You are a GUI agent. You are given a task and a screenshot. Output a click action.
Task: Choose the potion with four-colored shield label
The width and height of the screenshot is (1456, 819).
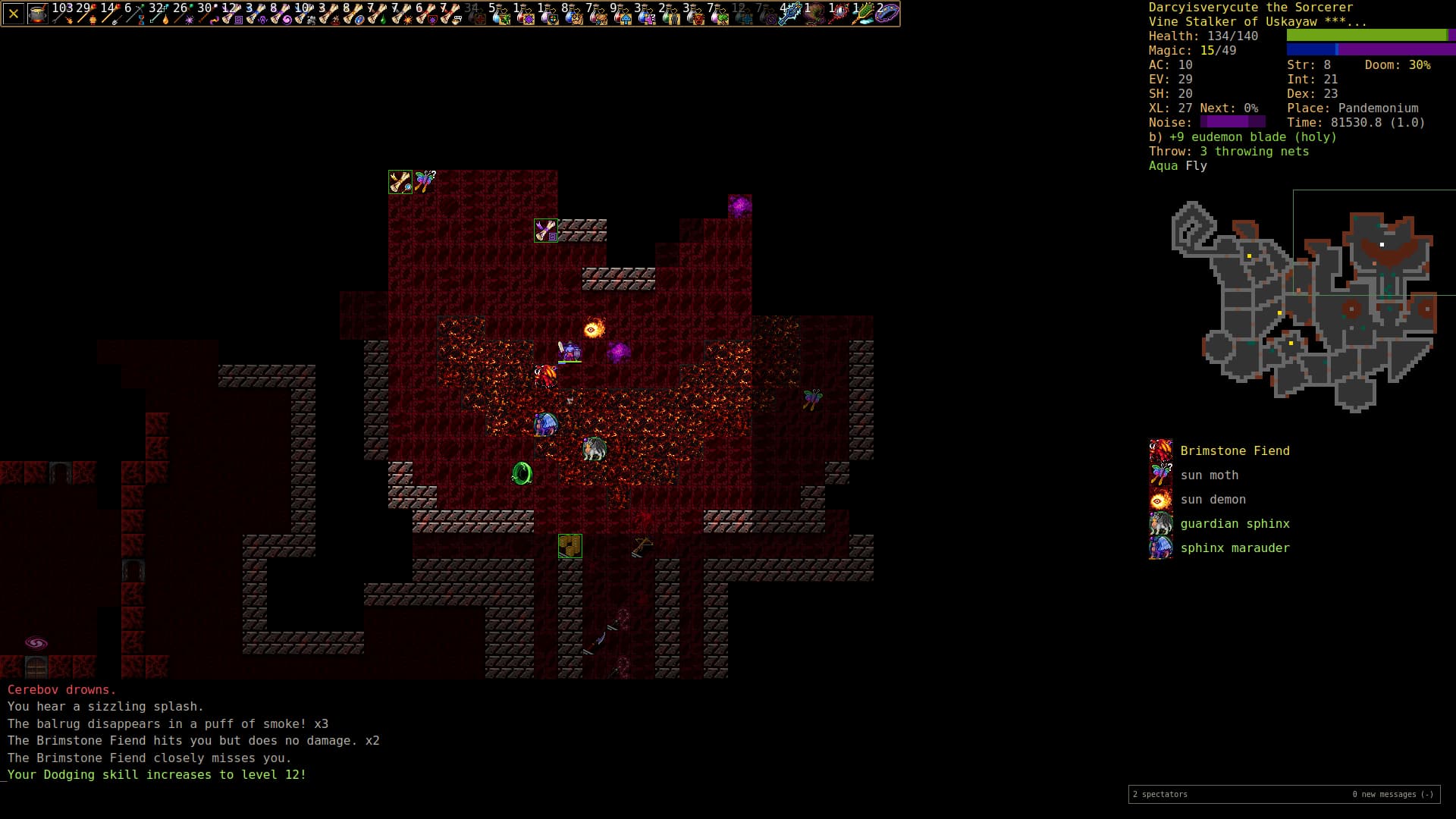549,14
